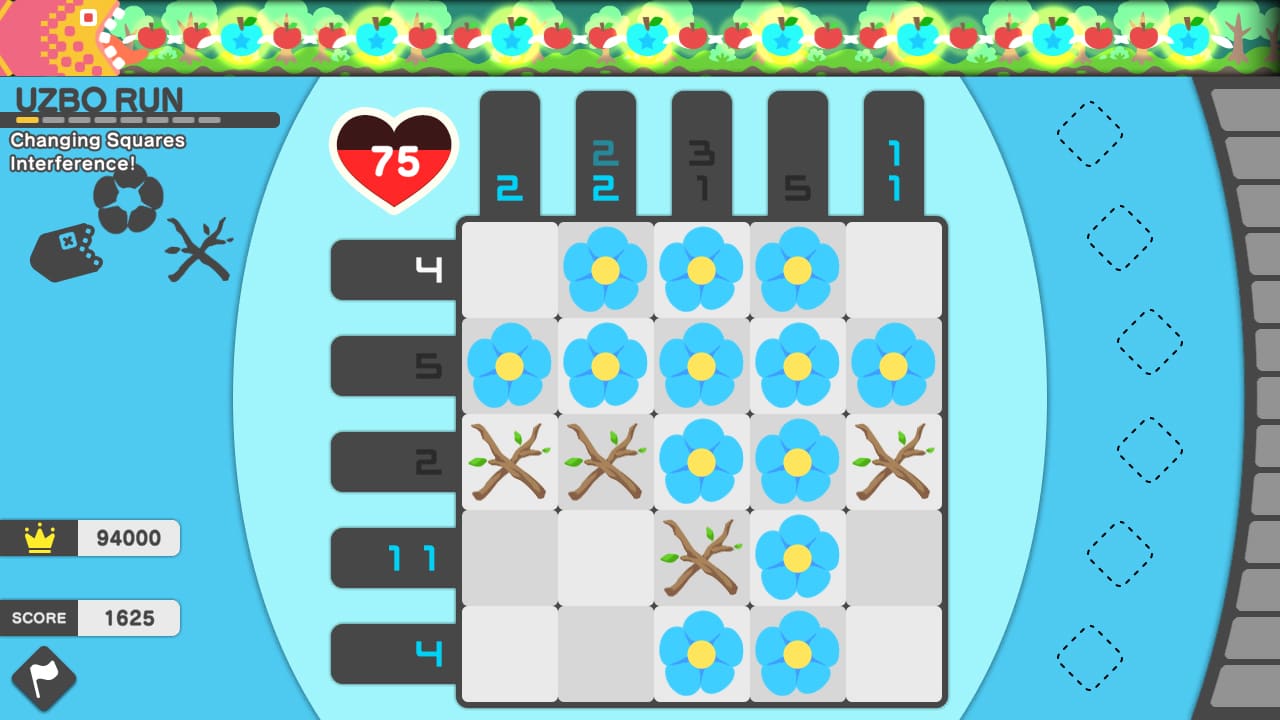Select the row hint labeled 11
Screen dimensions: 1280x720
(x=410, y=557)
